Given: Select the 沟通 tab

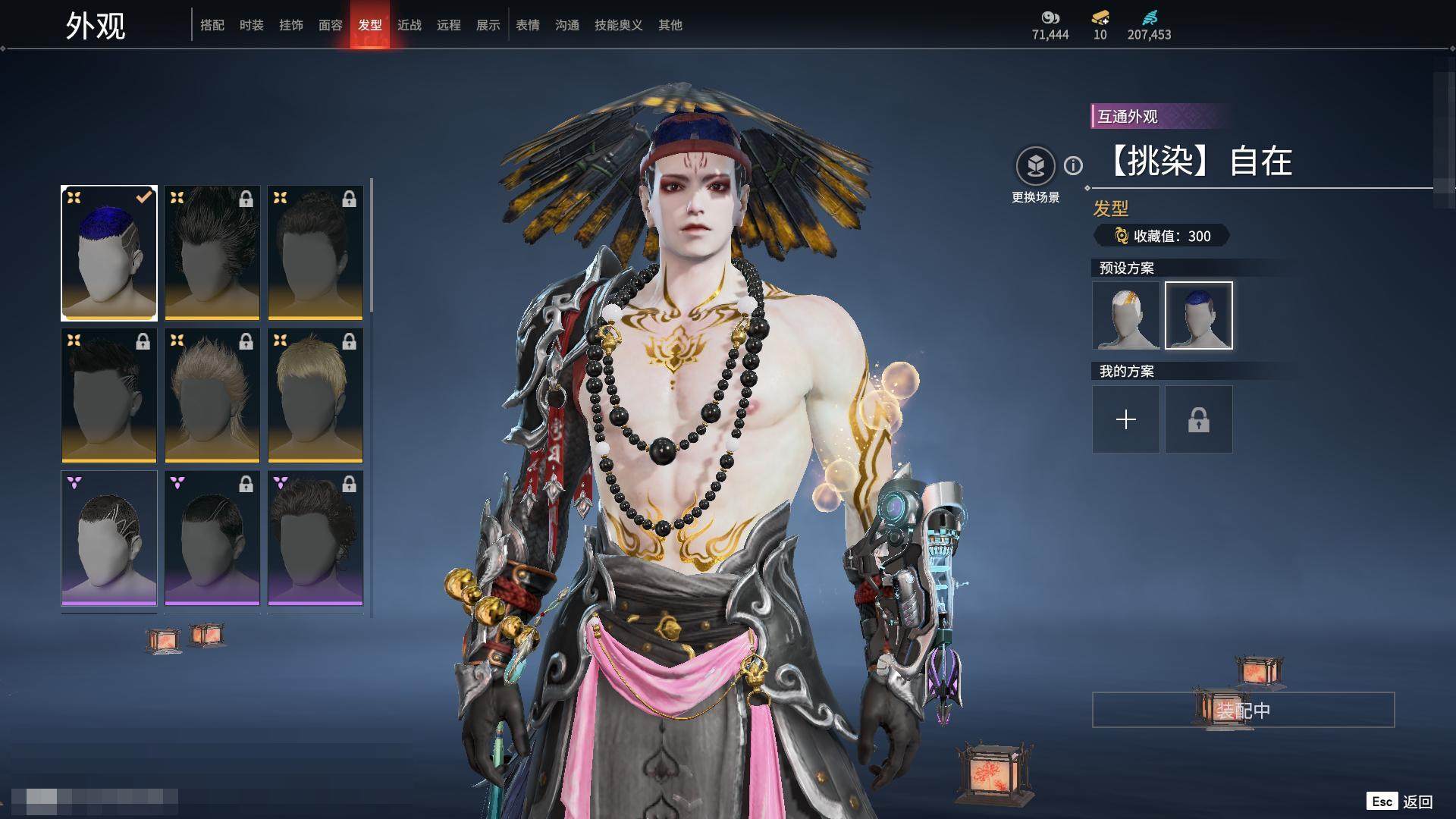Looking at the screenshot, I should pyautogui.click(x=567, y=25).
